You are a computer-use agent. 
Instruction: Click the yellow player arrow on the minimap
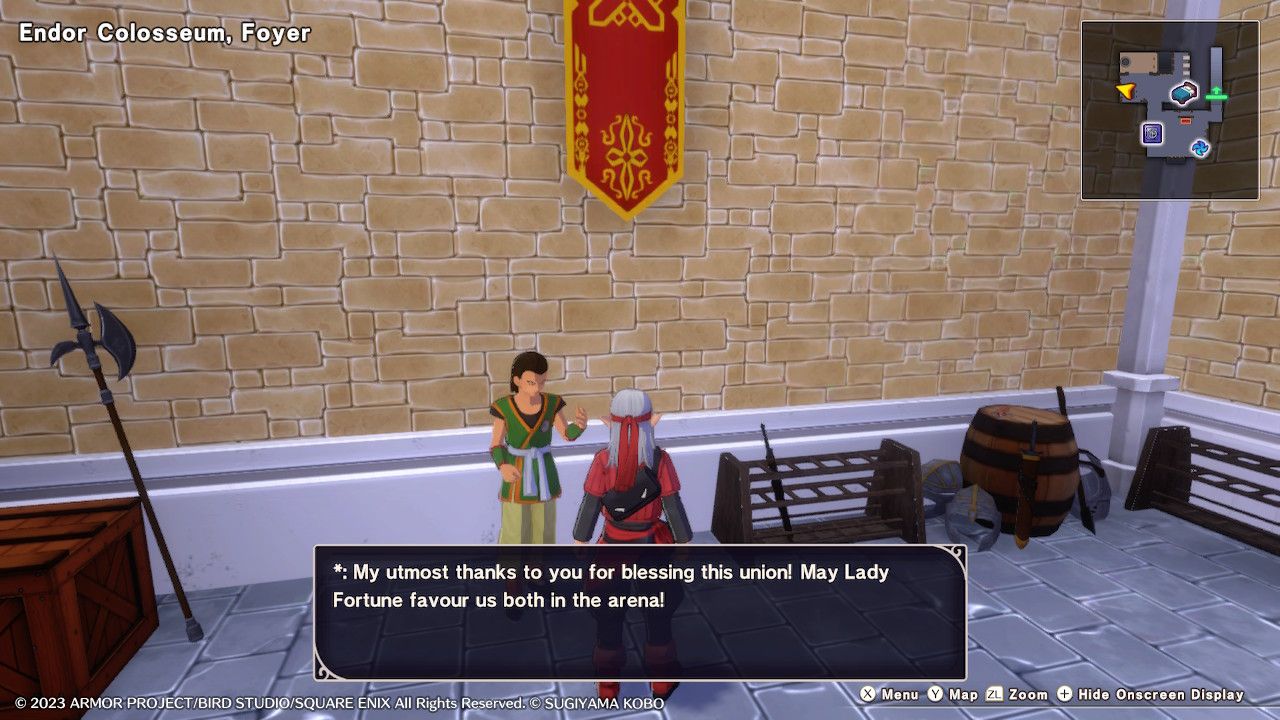click(1126, 92)
